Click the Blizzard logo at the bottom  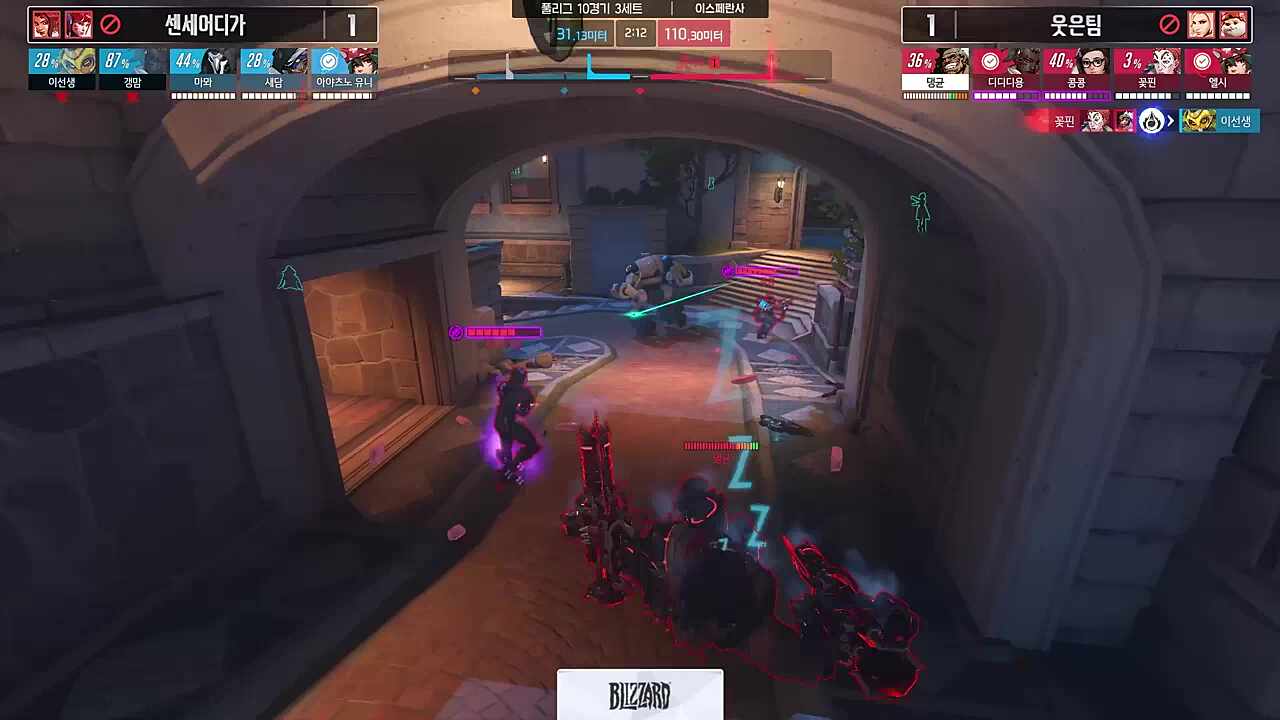[x=640, y=695]
